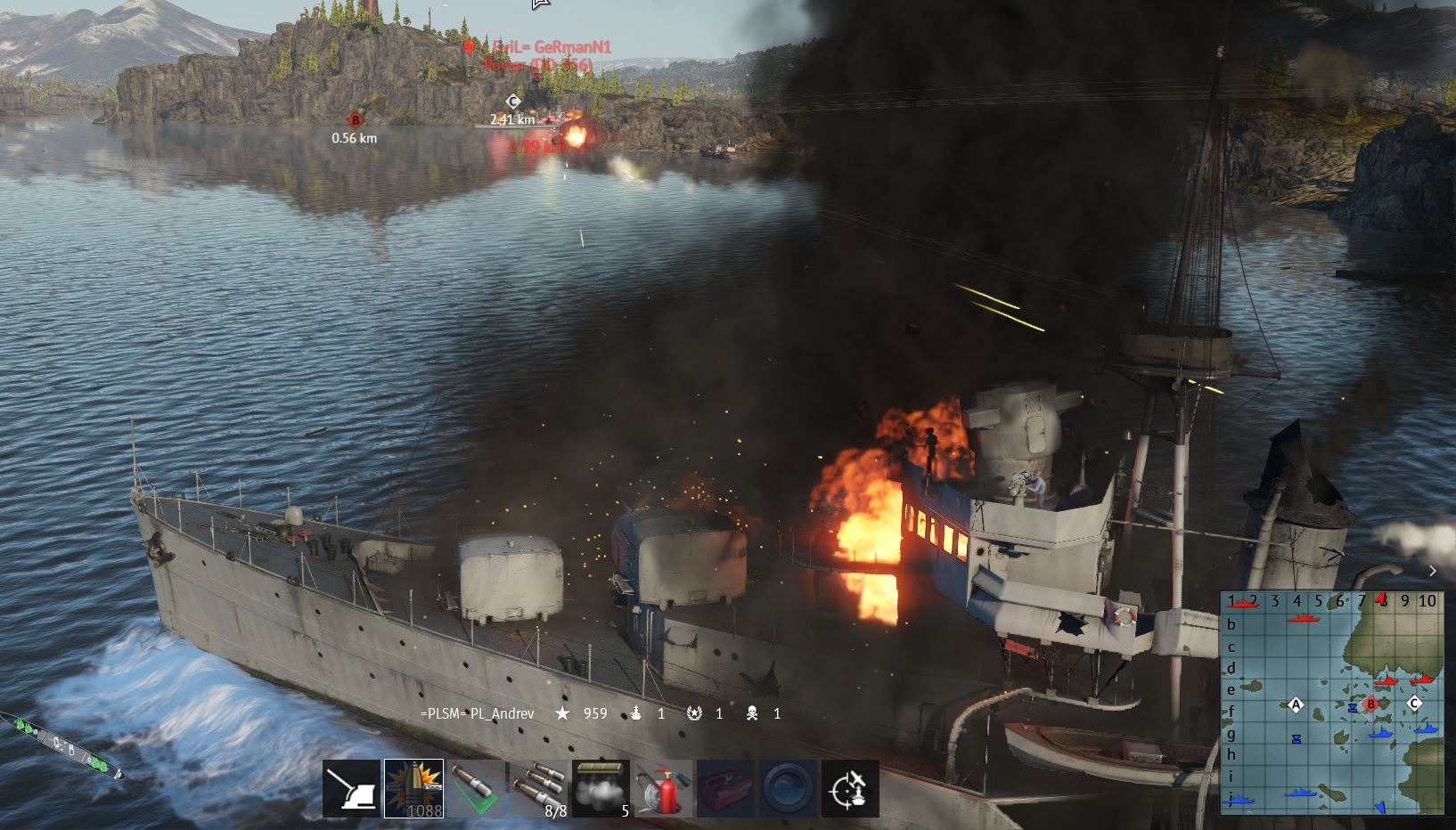Click capture point C on the minimap
Screen dimensions: 1456x830
1413,704
